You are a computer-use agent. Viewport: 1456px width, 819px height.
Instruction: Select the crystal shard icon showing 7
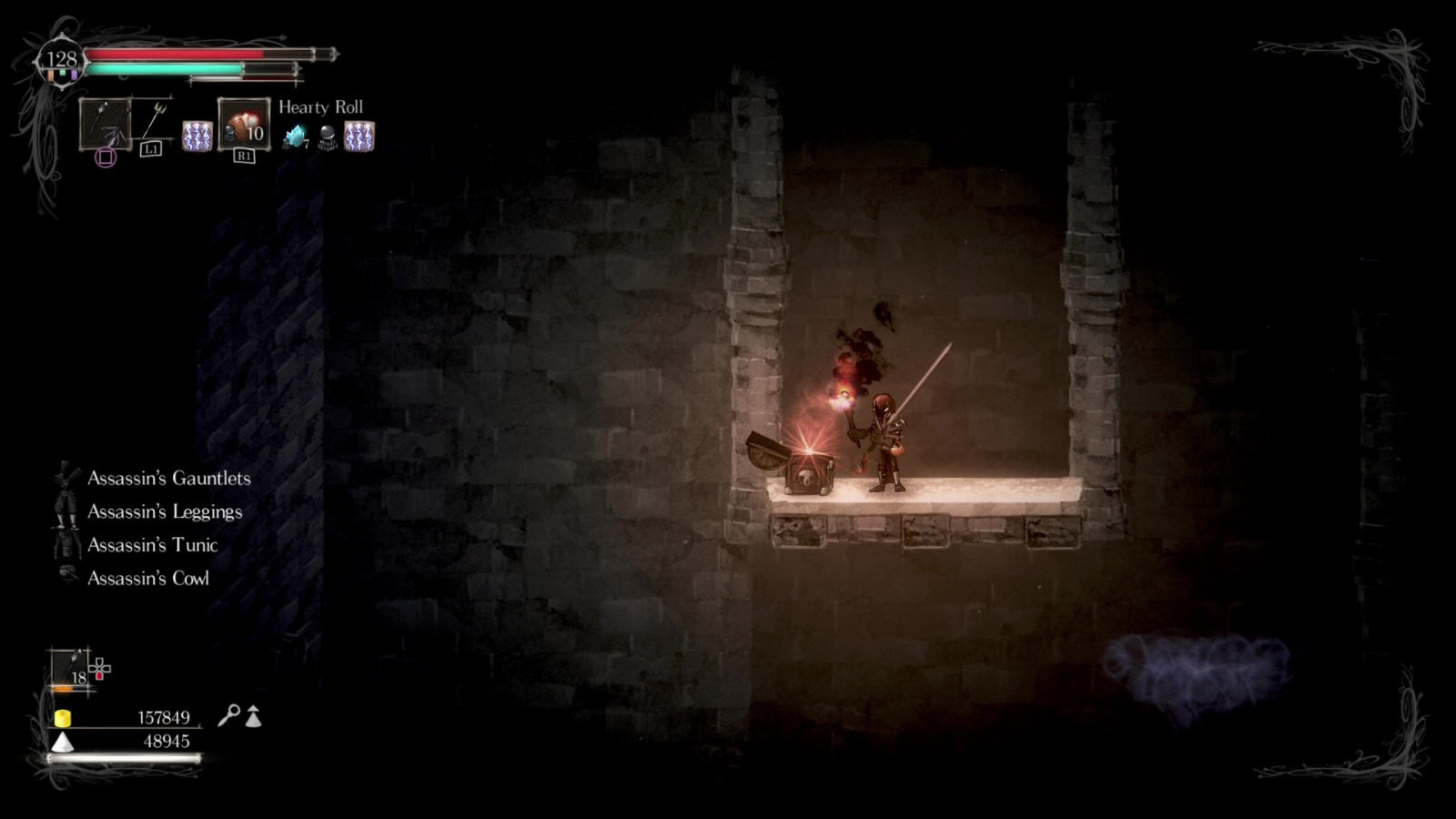[298, 136]
